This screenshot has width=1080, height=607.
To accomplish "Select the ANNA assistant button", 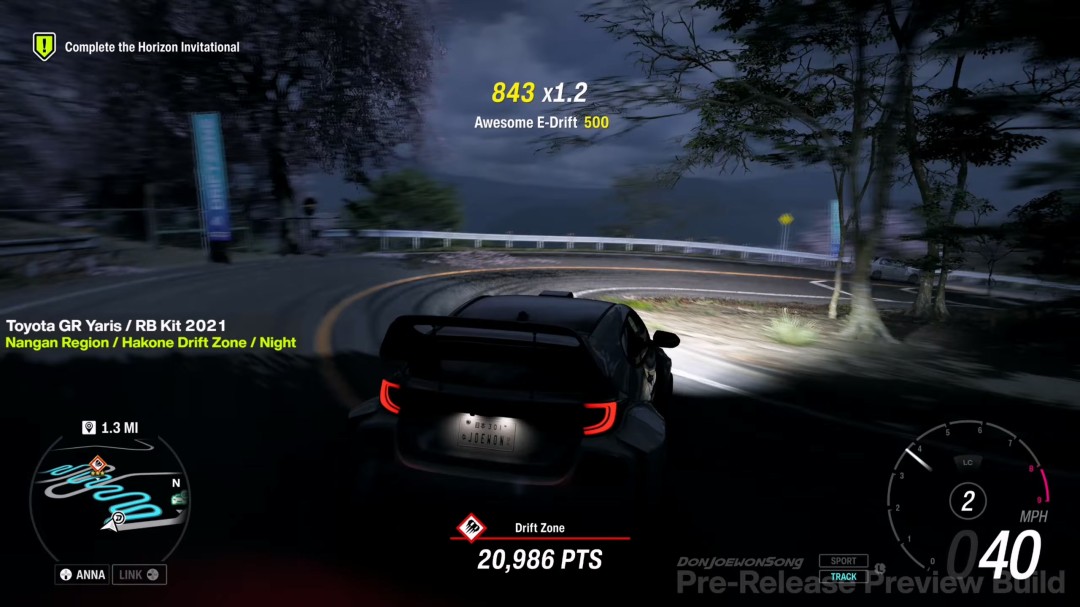I will 81,575.
